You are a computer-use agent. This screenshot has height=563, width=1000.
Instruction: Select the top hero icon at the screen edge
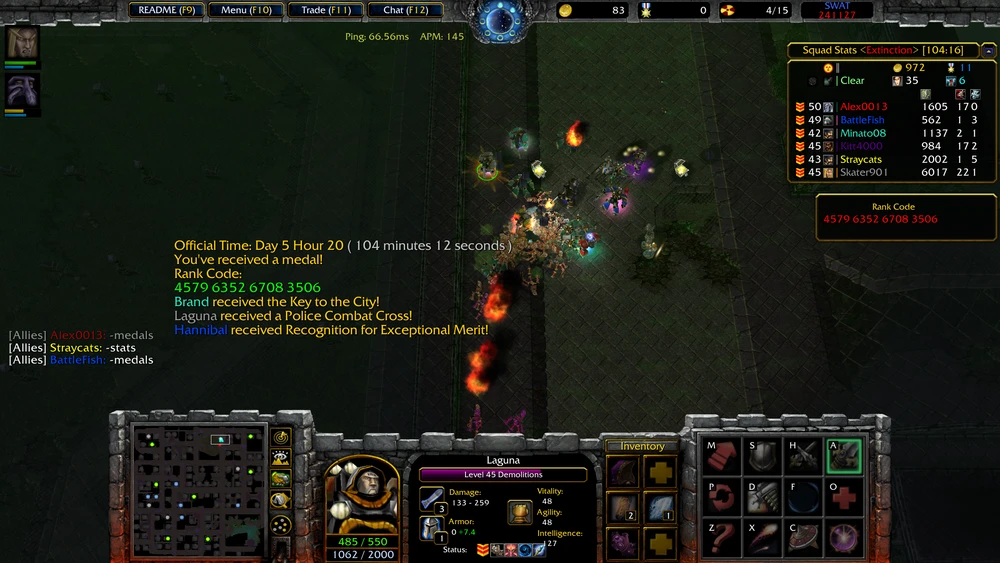22,43
